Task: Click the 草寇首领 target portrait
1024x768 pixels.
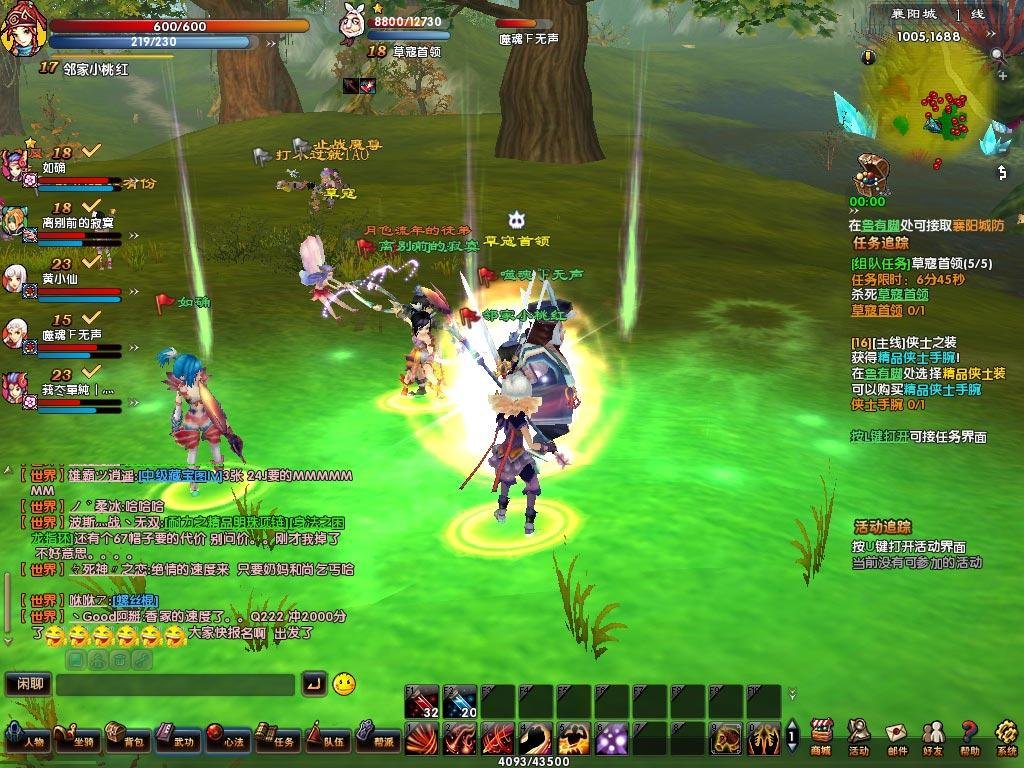Action: 353,22
